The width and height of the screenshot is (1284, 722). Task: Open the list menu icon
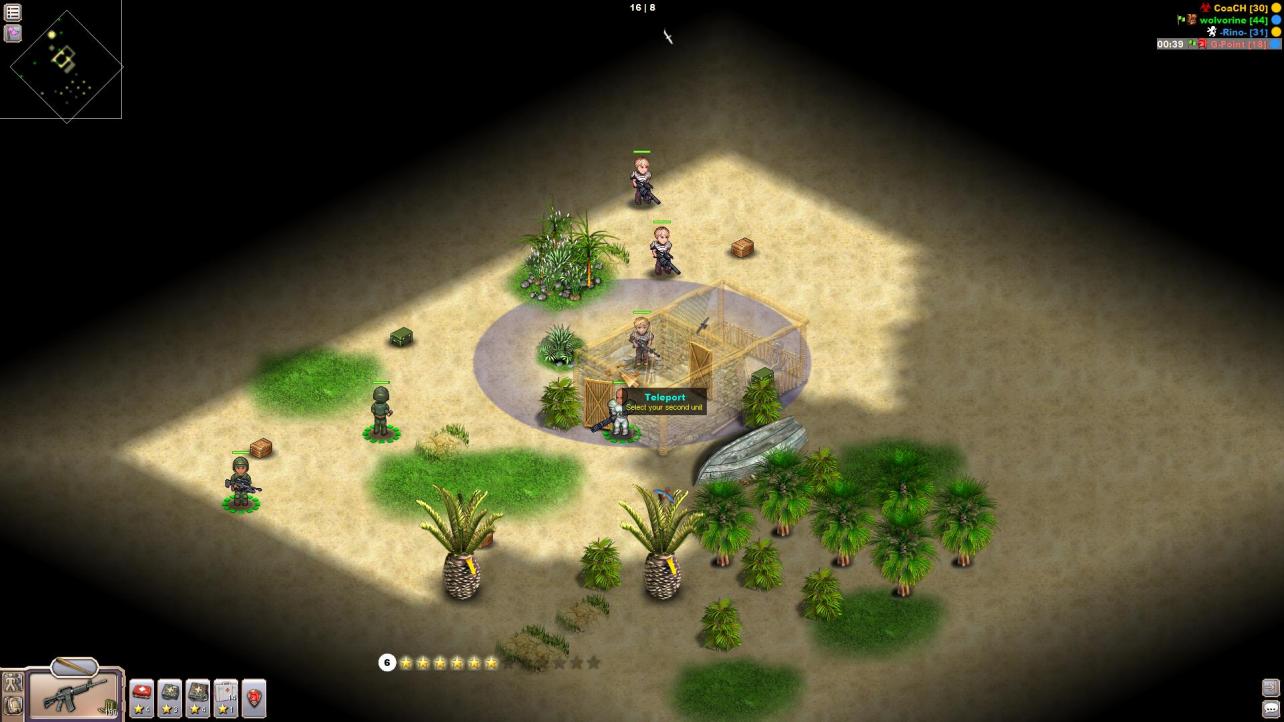pyautogui.click(x=13, y=12)
